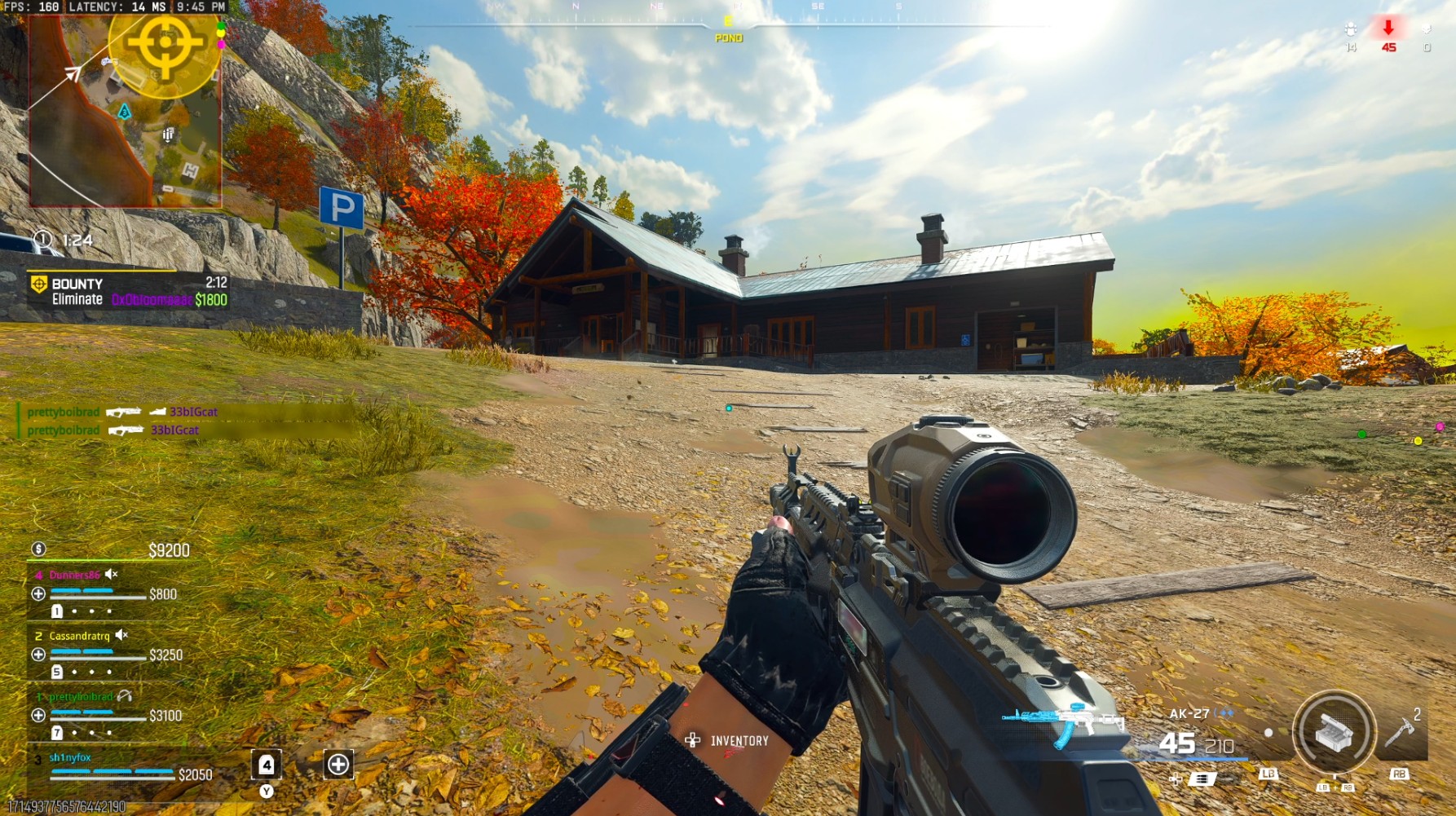Toggle voice chat headset icon for prettyboibrad
The height and width of the screenshot is (816, 1456).
point(125,697)
